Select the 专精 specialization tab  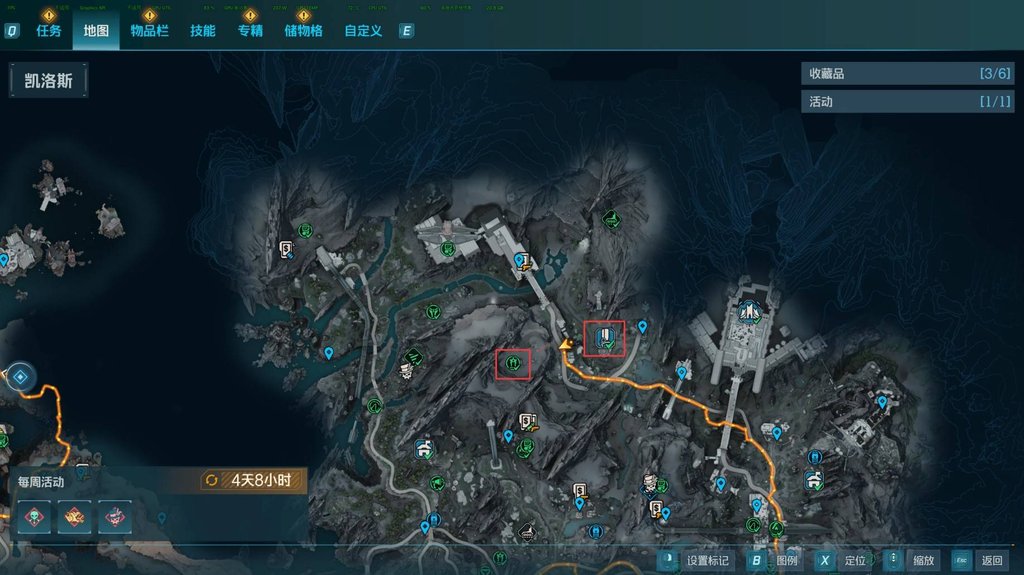(x=250, y=31)
